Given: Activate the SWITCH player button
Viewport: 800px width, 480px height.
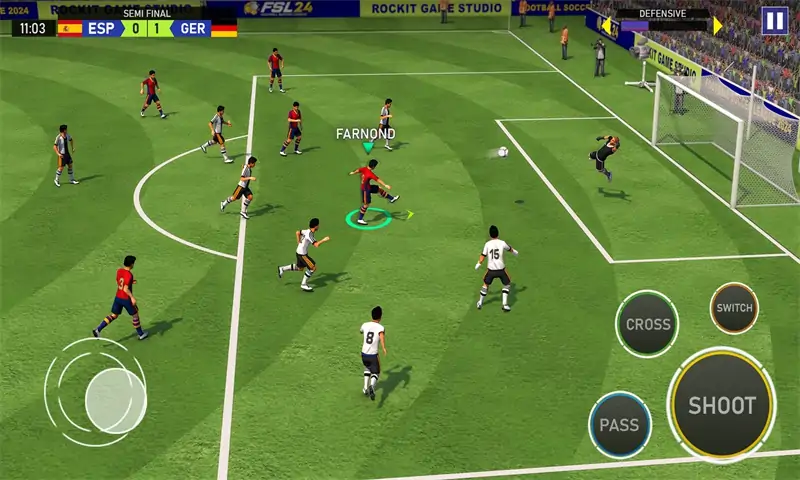Looking at the screenshot, I should [x=734, y=308].
